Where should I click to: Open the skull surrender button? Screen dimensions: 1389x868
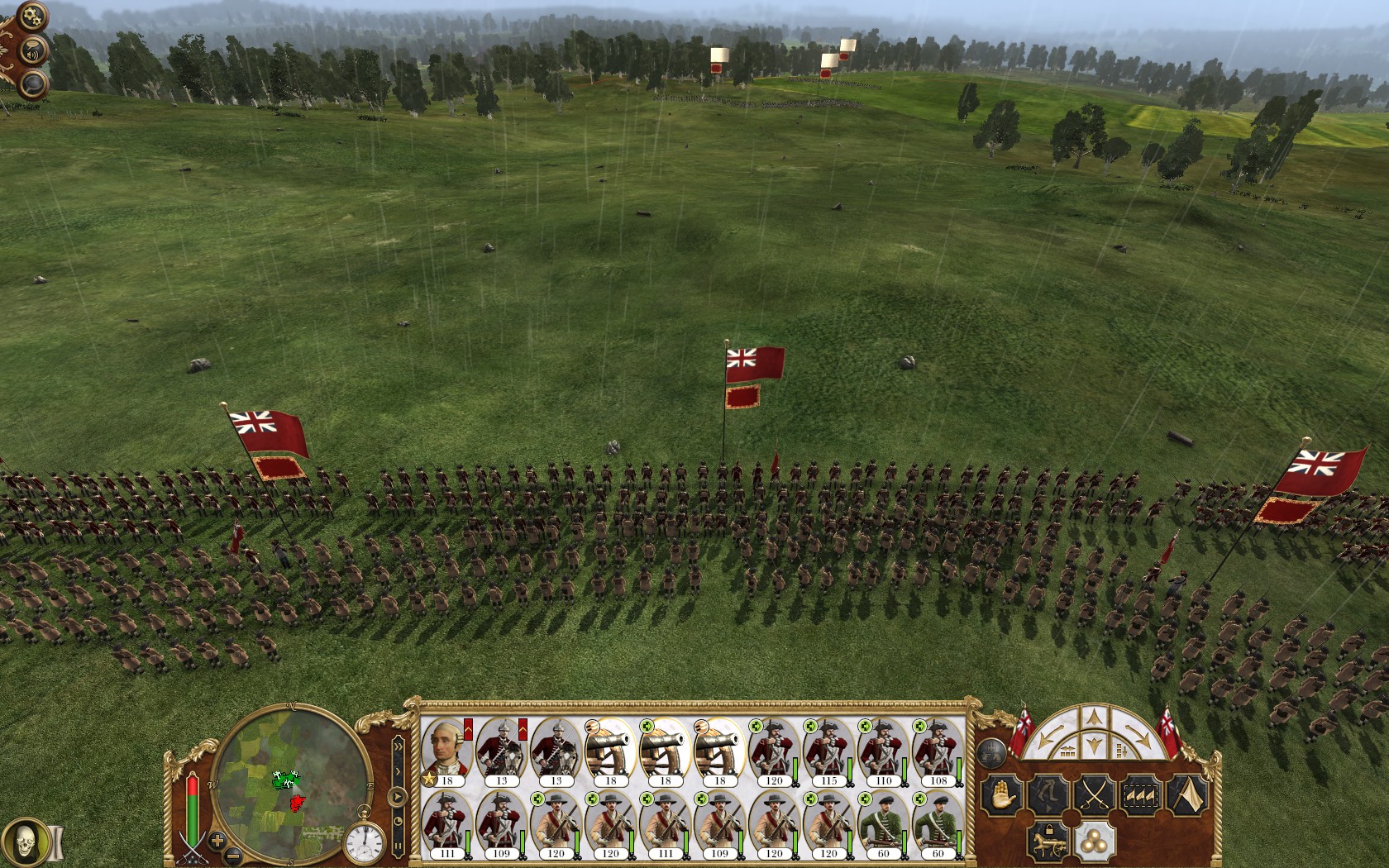(26, 841)
